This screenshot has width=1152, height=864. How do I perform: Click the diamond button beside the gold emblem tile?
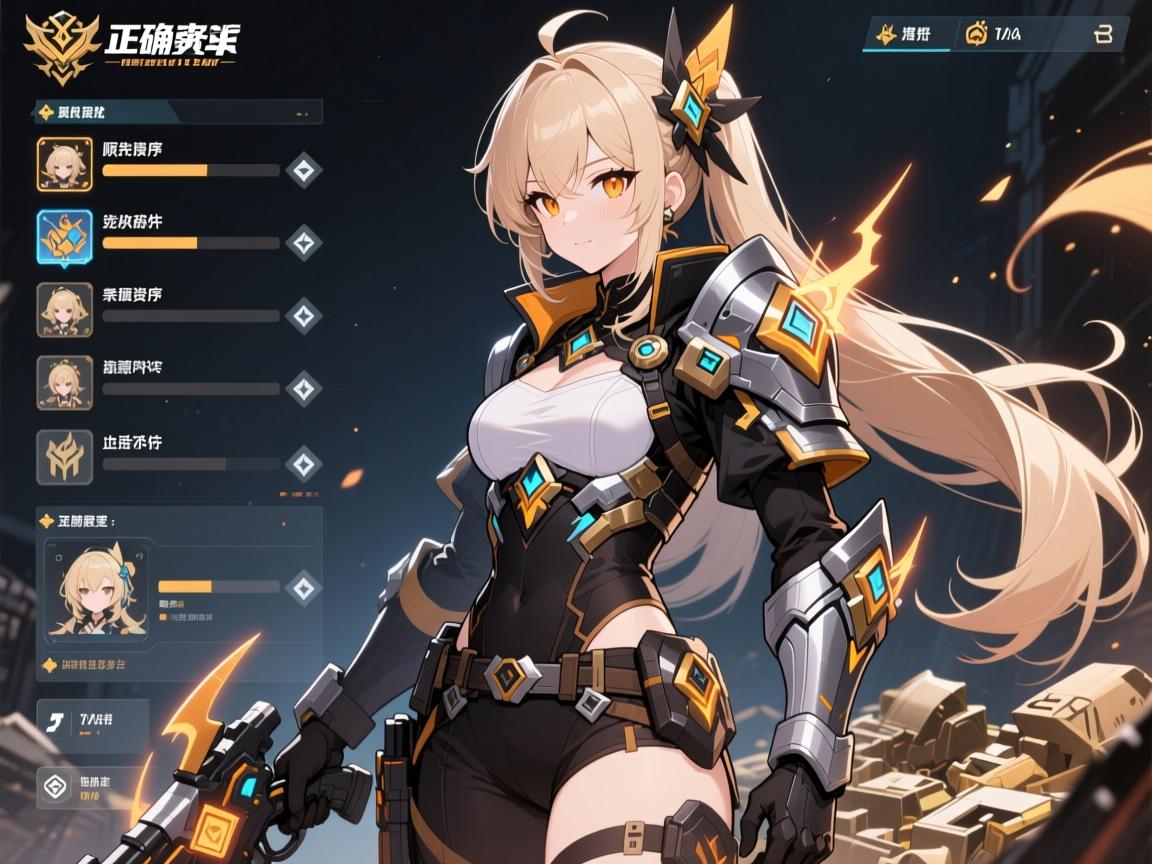point(303,463)
